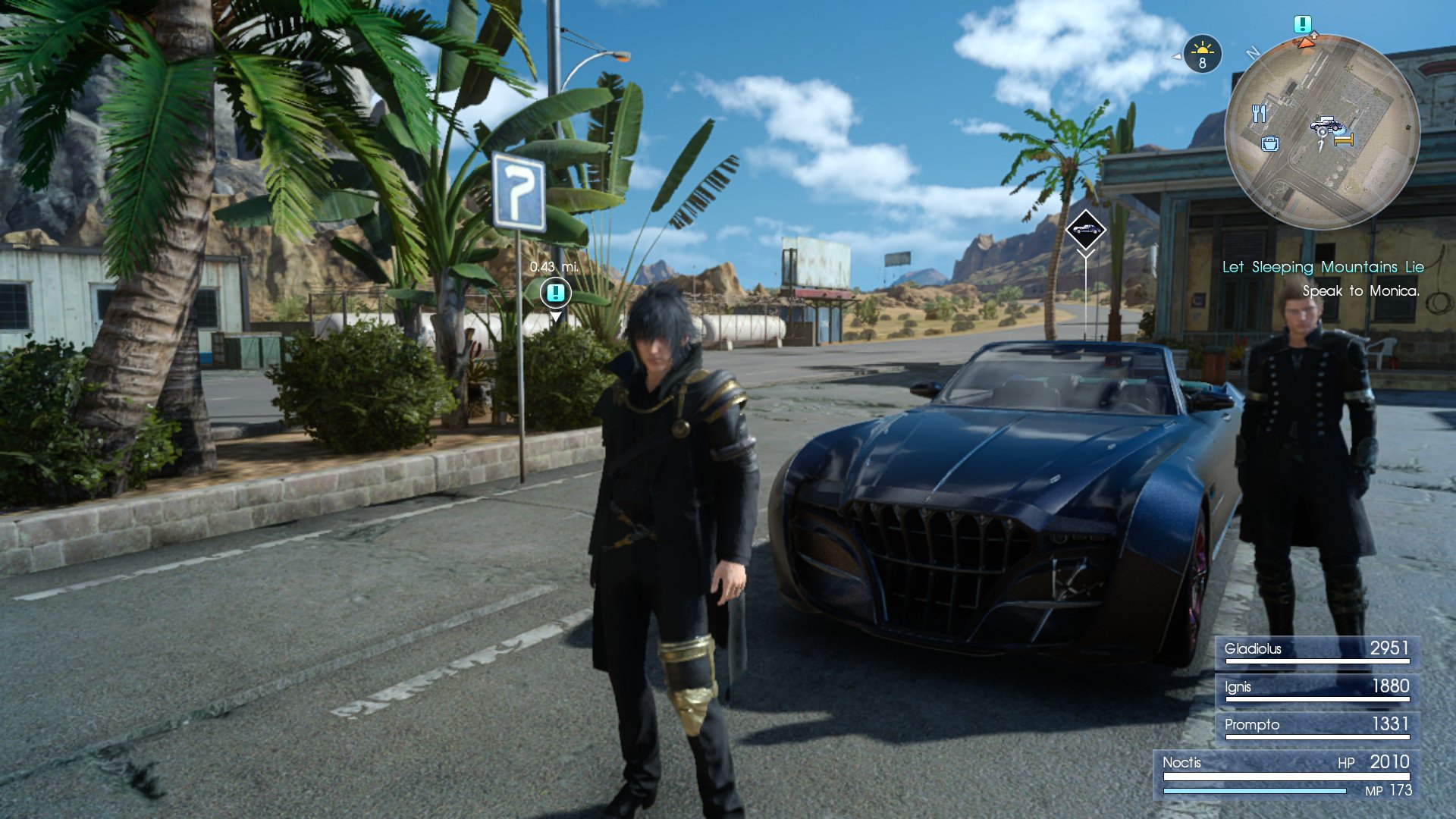This screenshot has width=1456, height=819.
Task: Select Noctis in the party status panel
Action: click(x=1286, y=773)
